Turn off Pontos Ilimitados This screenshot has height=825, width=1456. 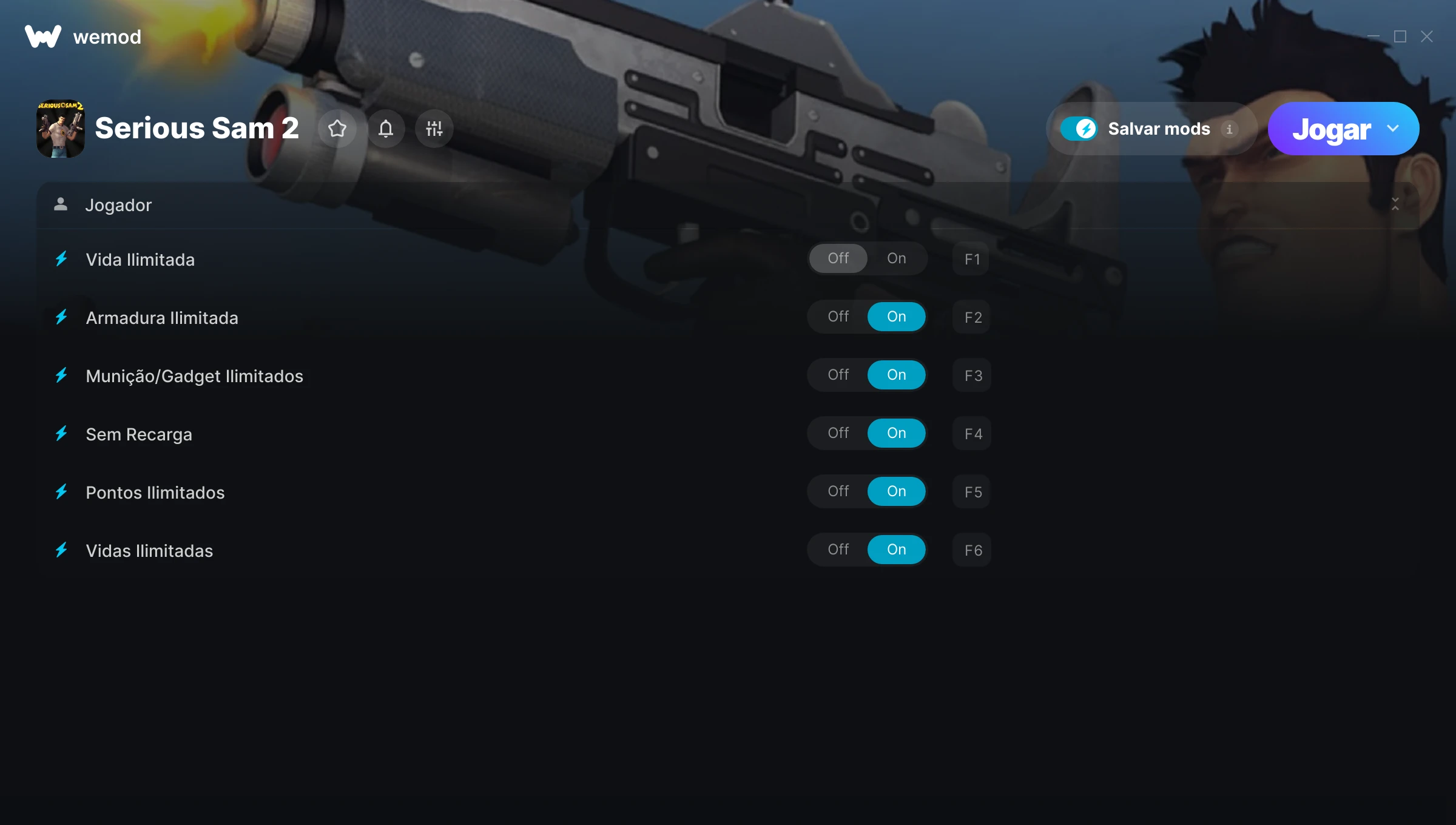(x=838, y=492)
